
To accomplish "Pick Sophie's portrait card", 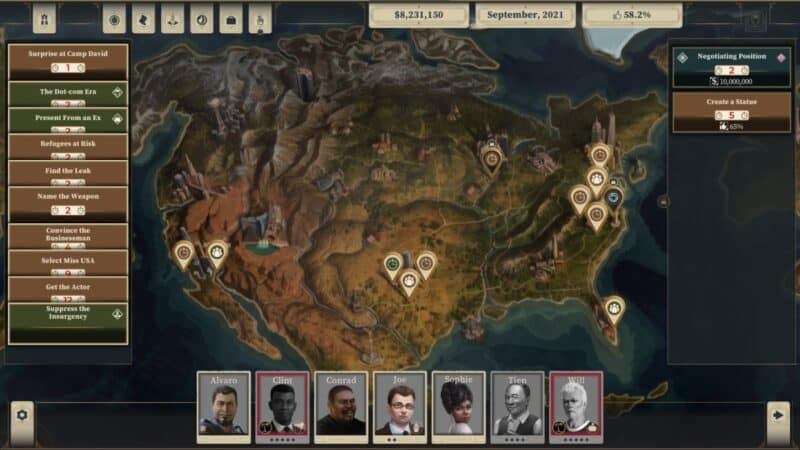I will point(459,405).
